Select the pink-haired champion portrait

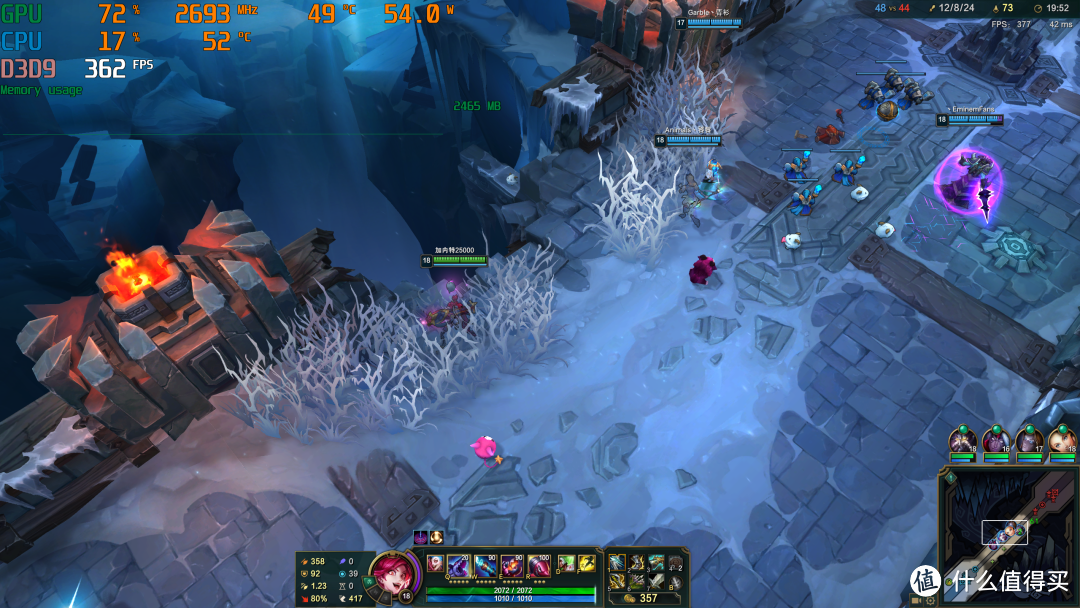click(x=387, y=574)
